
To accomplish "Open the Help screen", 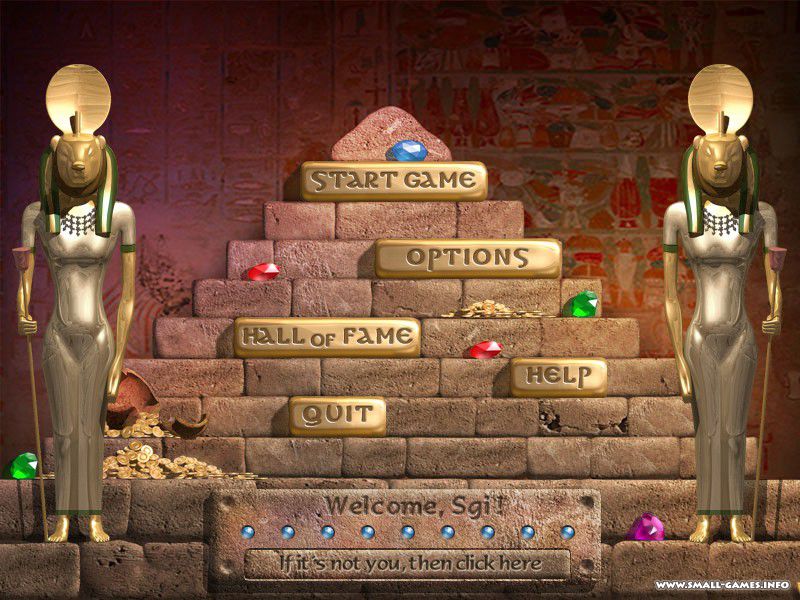I will click(558, 376).
